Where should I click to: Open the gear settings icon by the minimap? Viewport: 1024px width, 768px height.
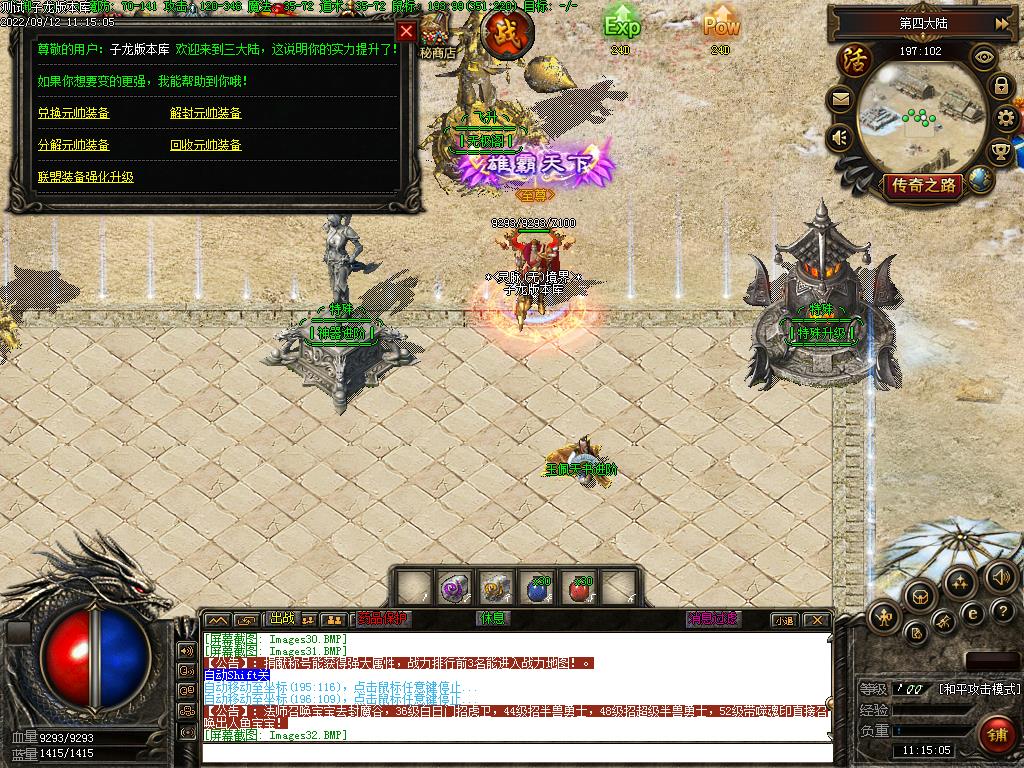[x=1006, y=120]
